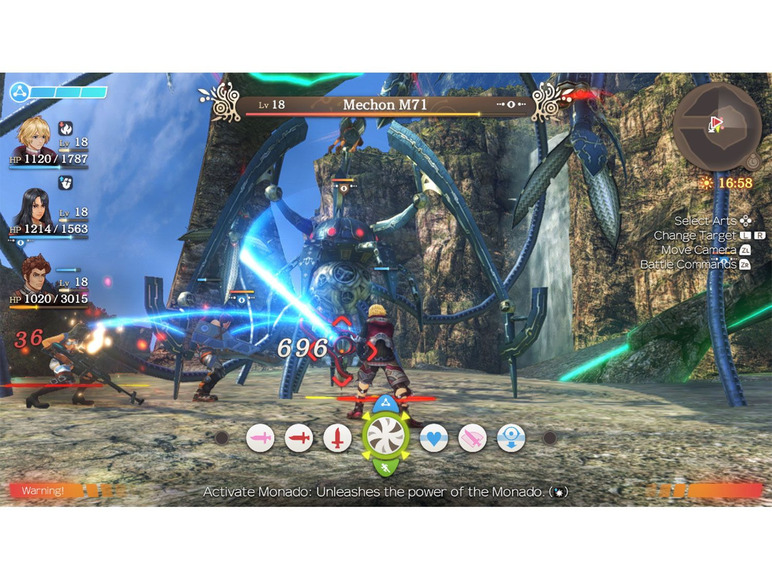Cast the blue heart healing art
Screen dimensions: 772x579
[x=433, y=437]
